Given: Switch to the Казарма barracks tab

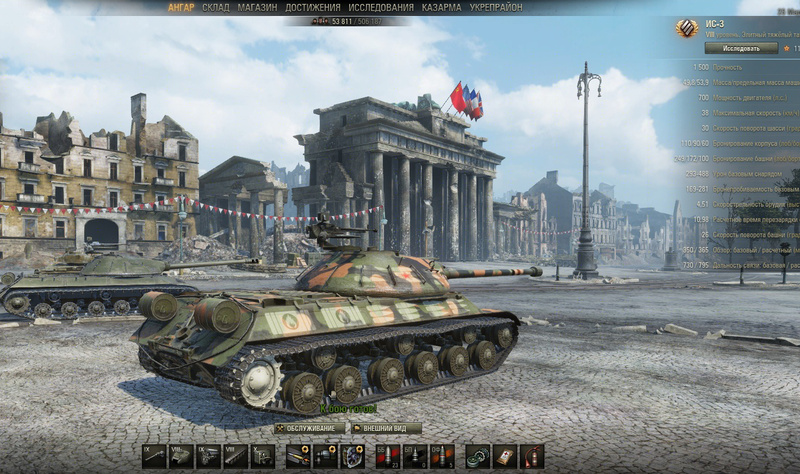Looking at the screenshot, I should [441, 7].
